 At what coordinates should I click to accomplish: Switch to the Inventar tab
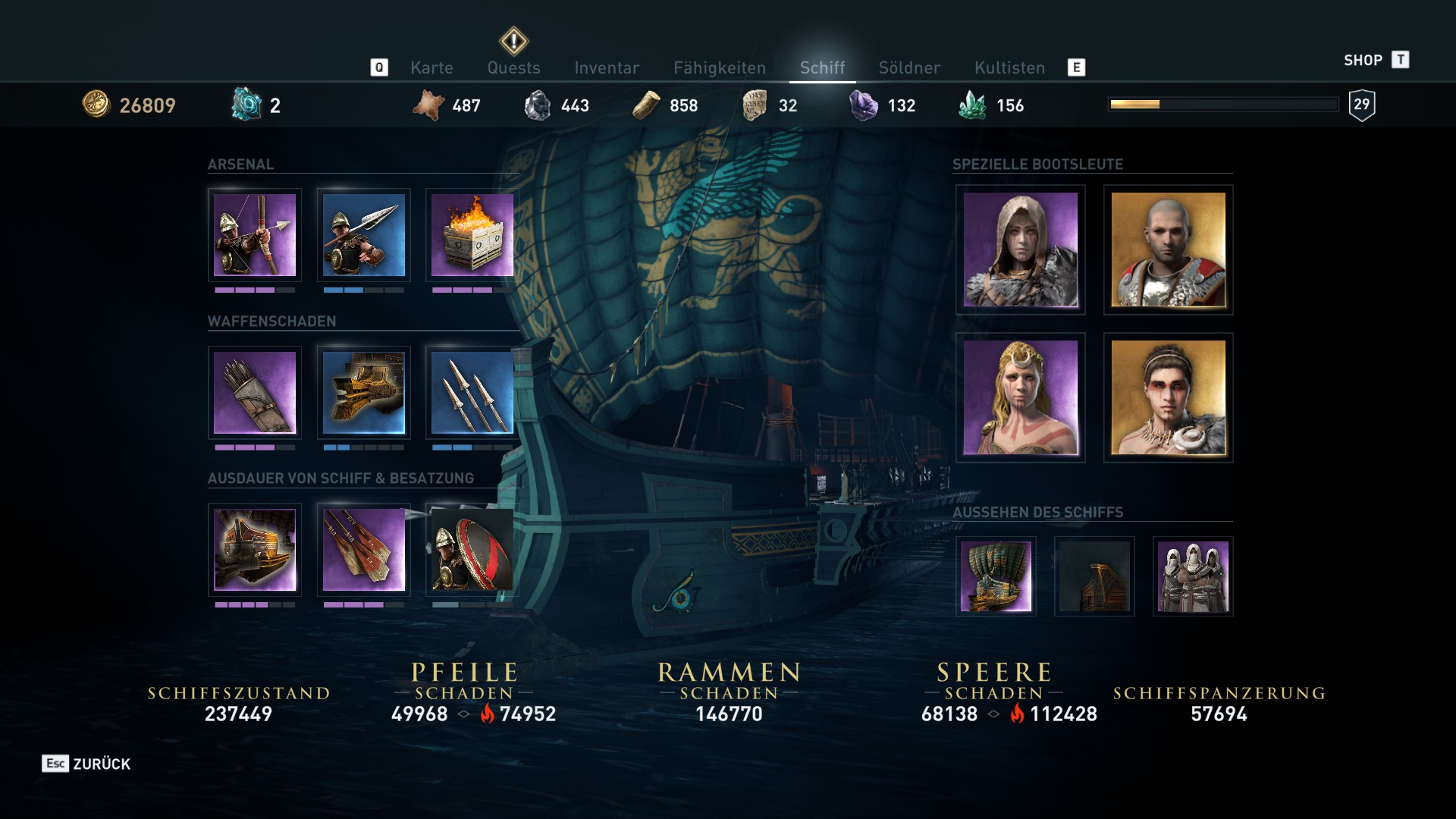point(607,67)
